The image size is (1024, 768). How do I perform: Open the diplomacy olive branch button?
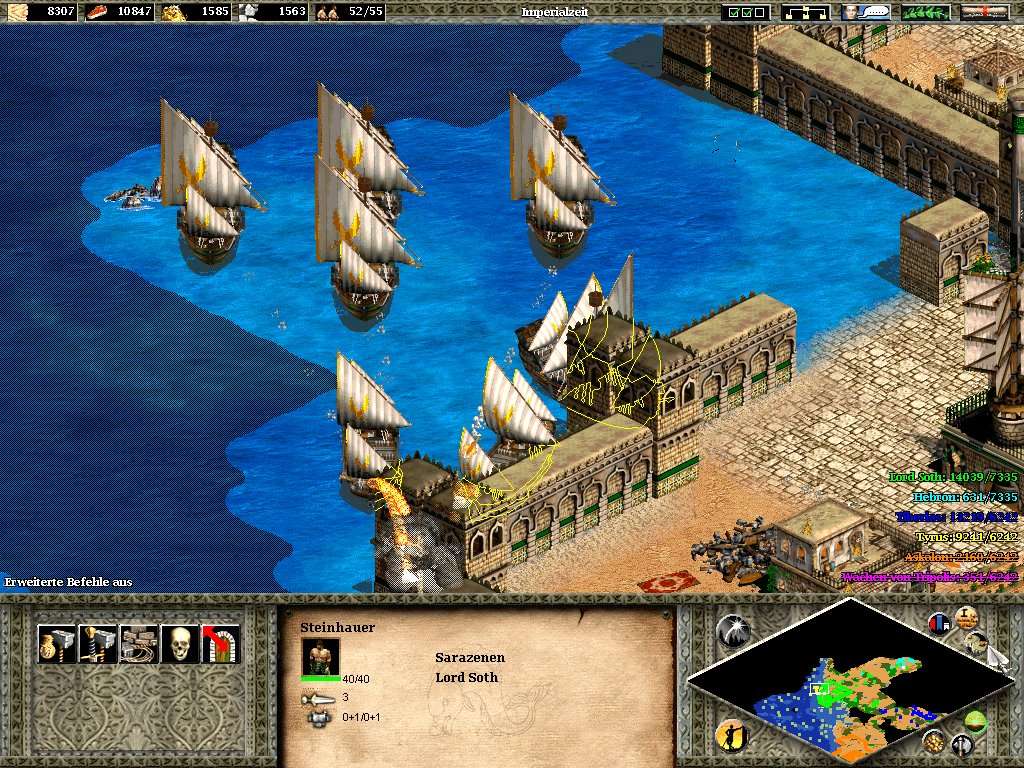point(925,12)
